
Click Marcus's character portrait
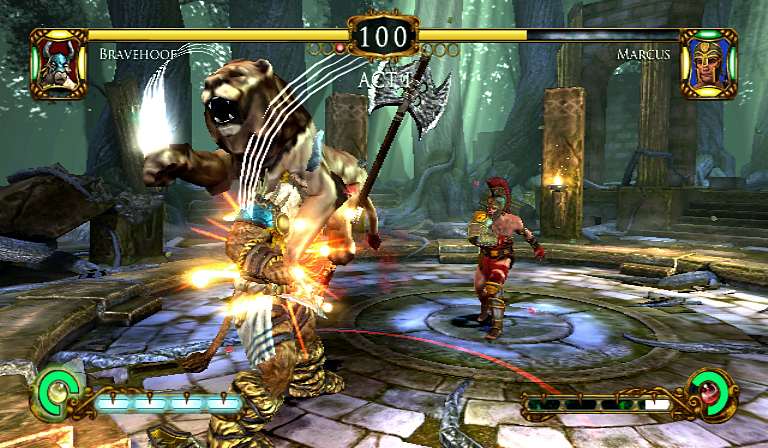[x=707, y=62]
